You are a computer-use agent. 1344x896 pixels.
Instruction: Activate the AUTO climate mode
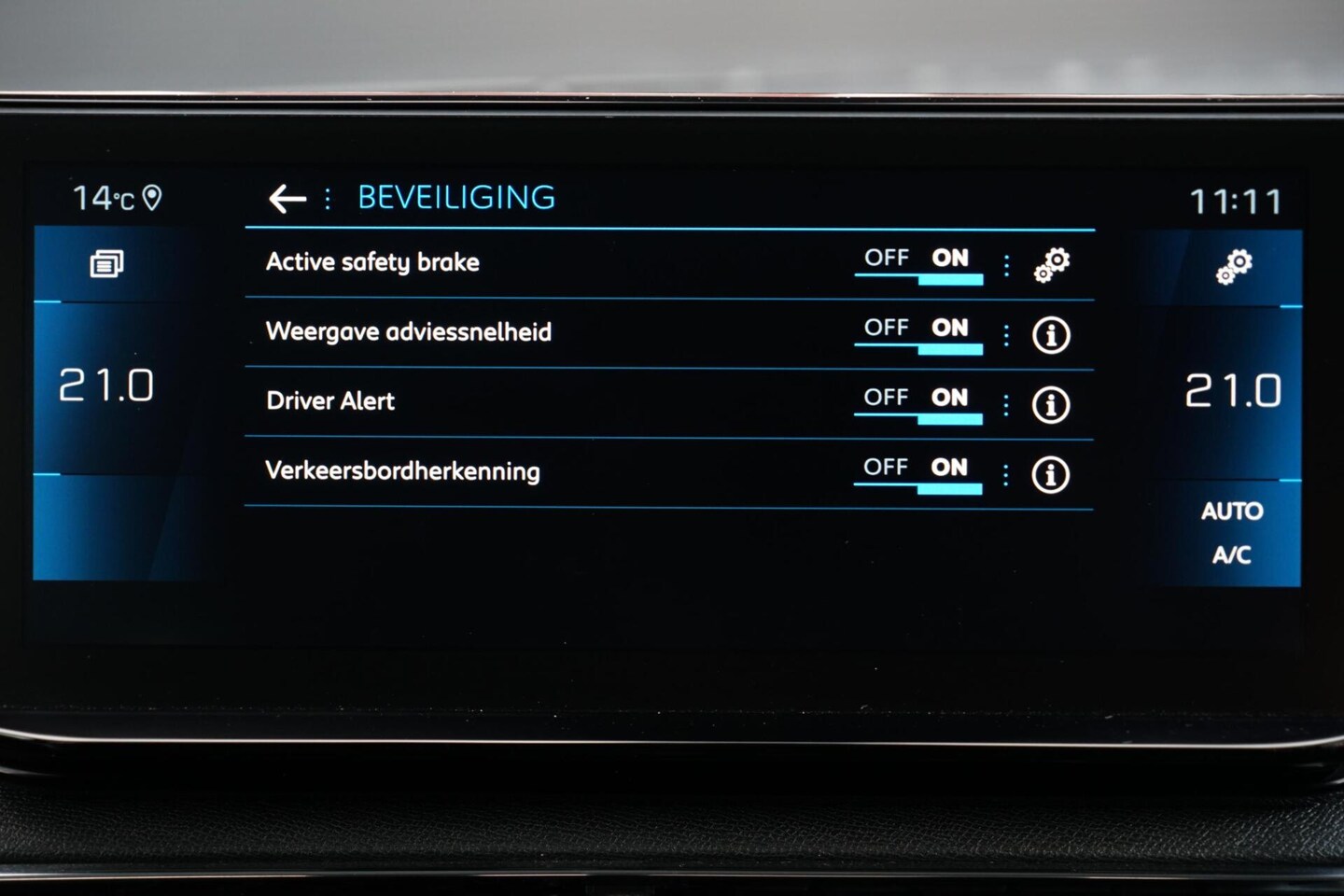click(x=1231, y=511)
